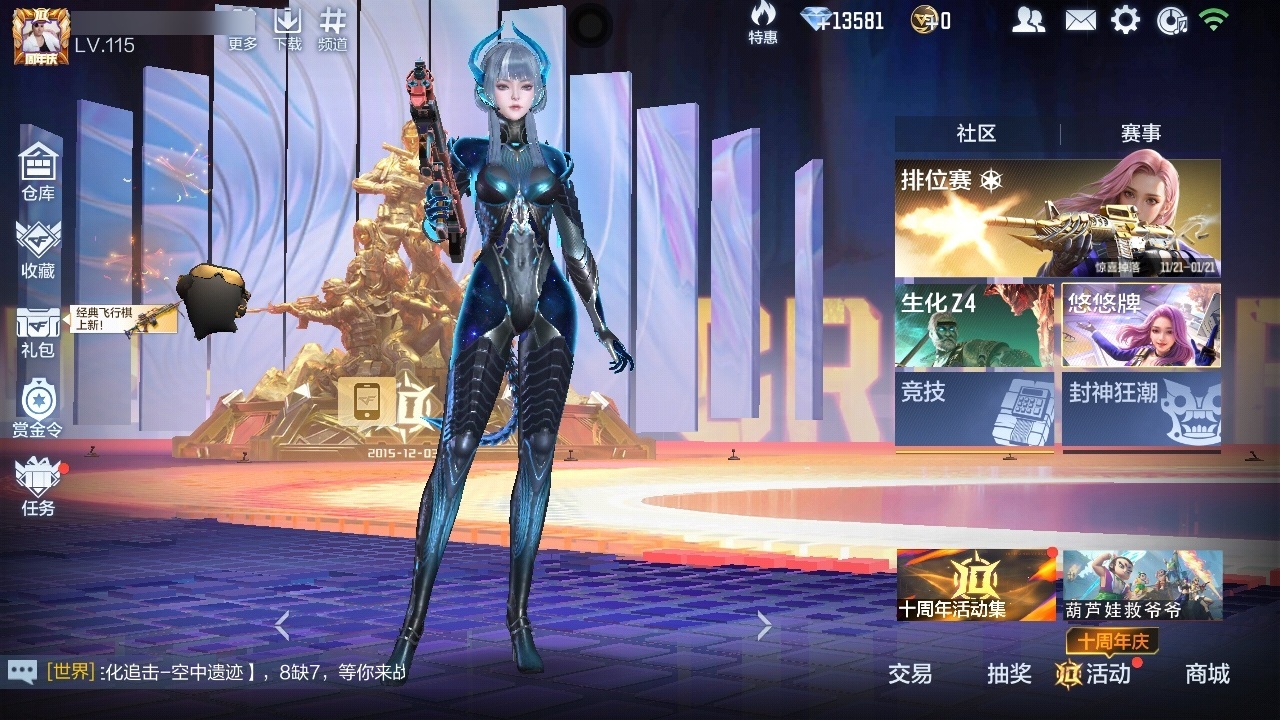Choose the 生化 Z4 game mode
Screen dimensions: 1280x720
(x=974, y=325)
